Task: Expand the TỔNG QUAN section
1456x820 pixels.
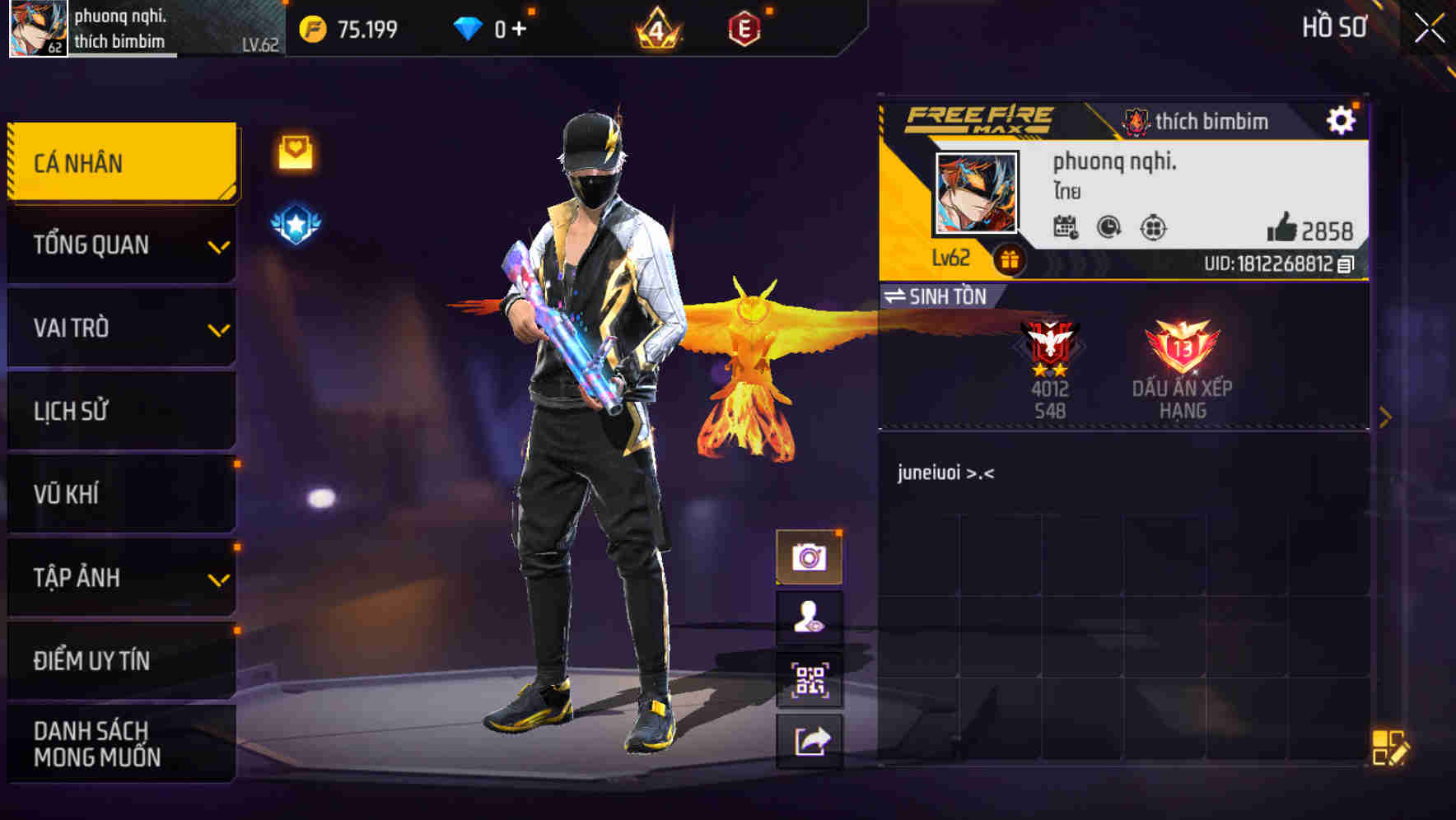Action: click(x=119, y=245)
